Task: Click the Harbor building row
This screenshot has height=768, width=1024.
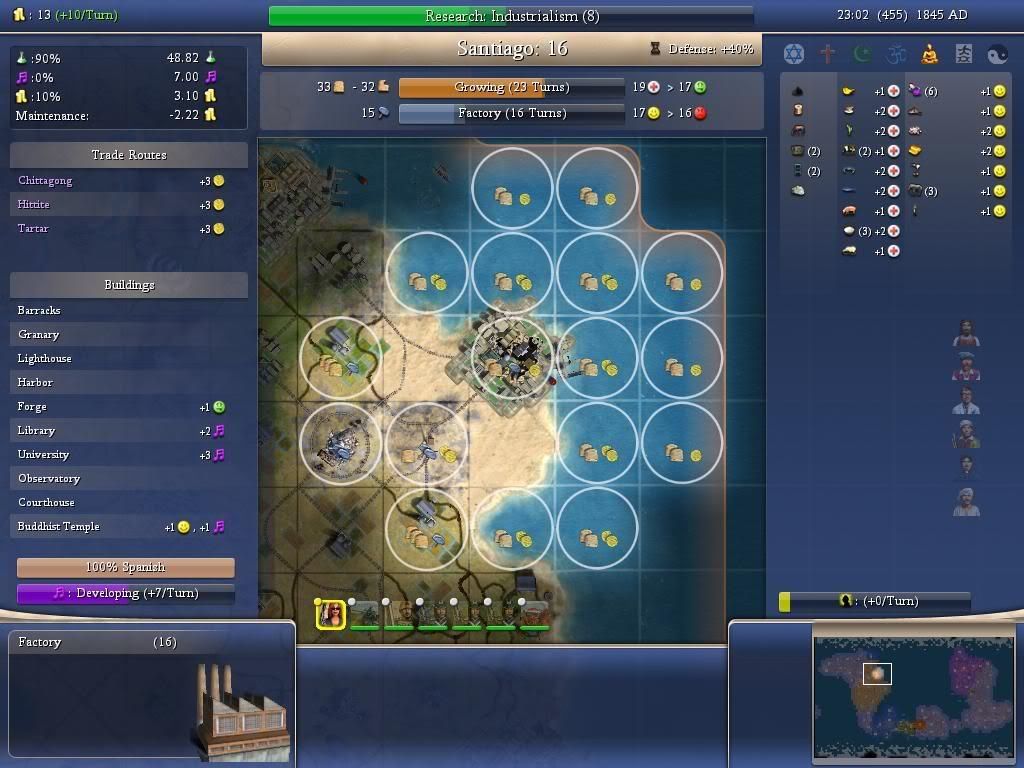Action: click(128, 383)
